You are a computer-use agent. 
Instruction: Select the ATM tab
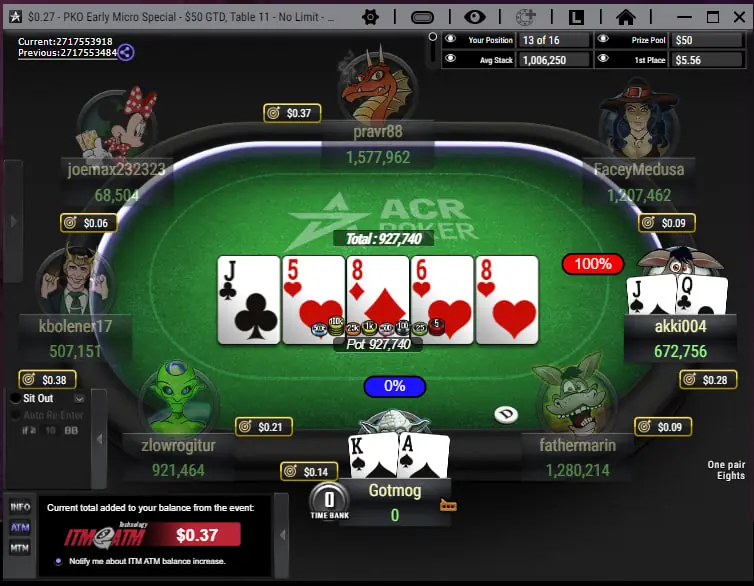pos(20,527)
